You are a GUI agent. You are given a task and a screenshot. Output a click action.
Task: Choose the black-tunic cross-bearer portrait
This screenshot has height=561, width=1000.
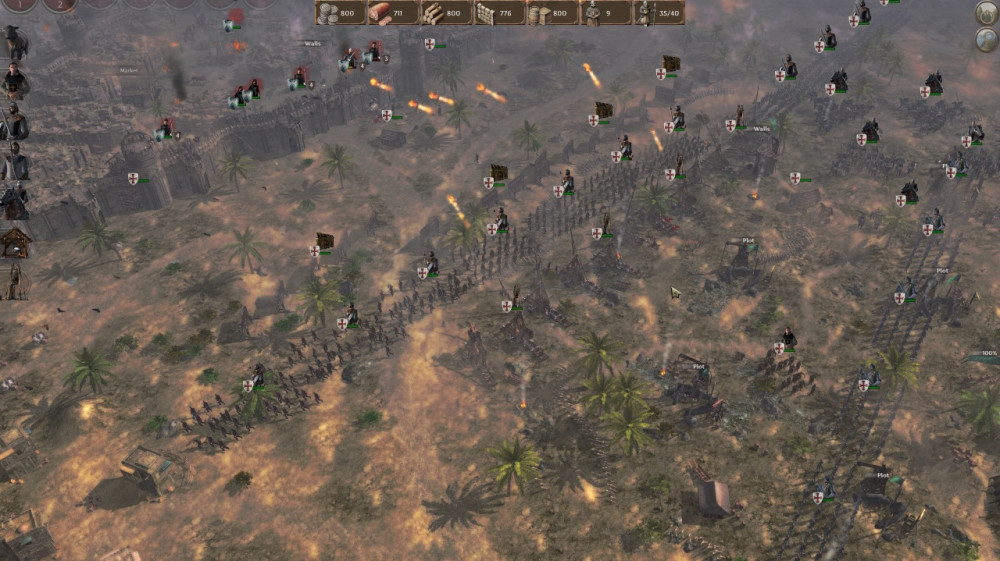tap(14, 81)
